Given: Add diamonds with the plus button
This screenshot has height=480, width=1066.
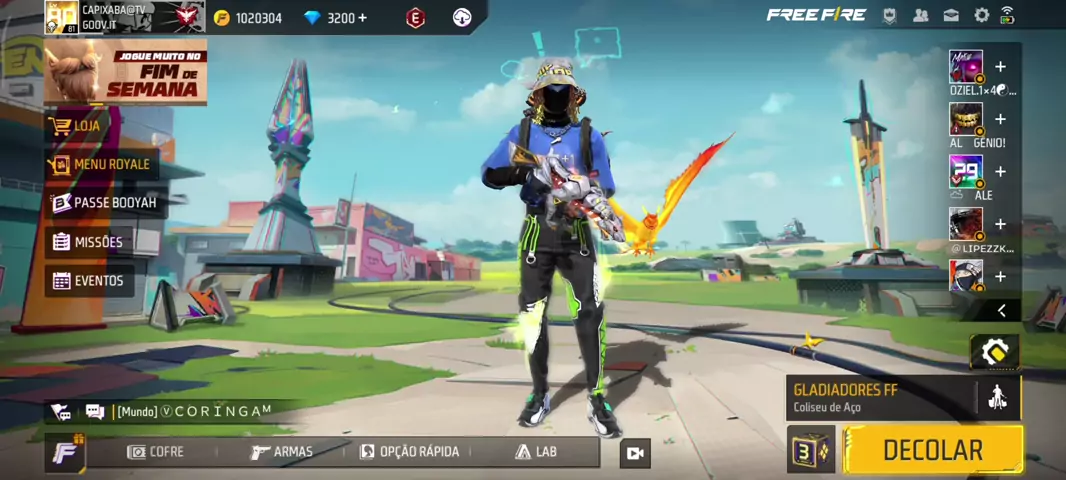Looking at the screenshot, I should (x=361, y=18).
